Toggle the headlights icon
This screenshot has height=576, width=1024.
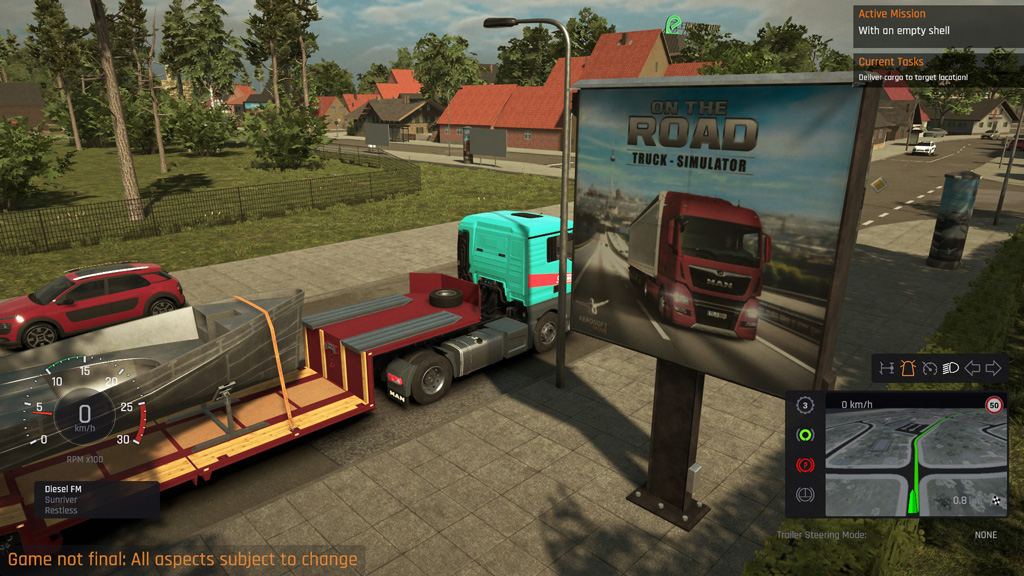click(x=950, y=368)
